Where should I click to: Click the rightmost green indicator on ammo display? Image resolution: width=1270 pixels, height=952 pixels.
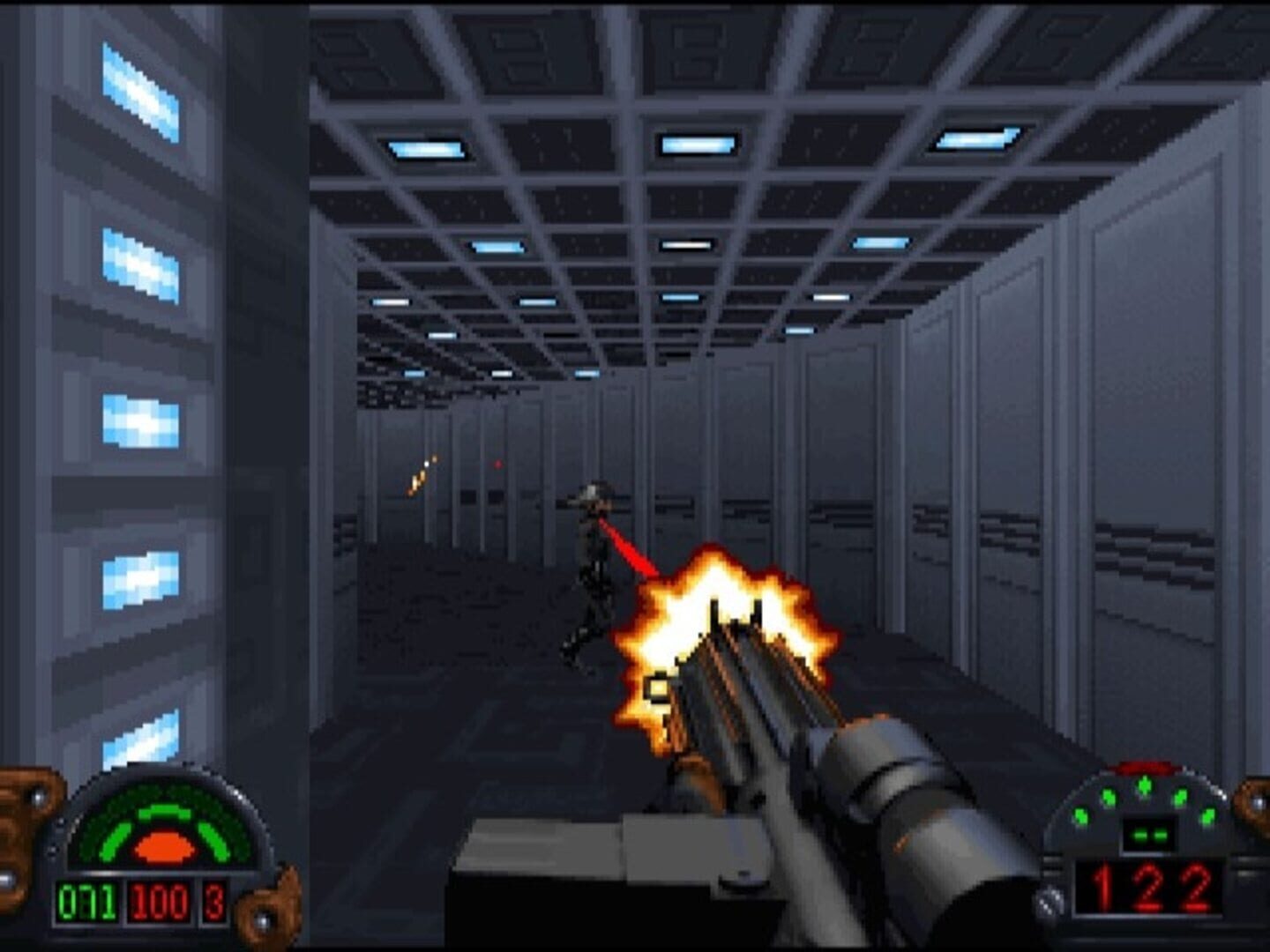(x=1207, y=815)
